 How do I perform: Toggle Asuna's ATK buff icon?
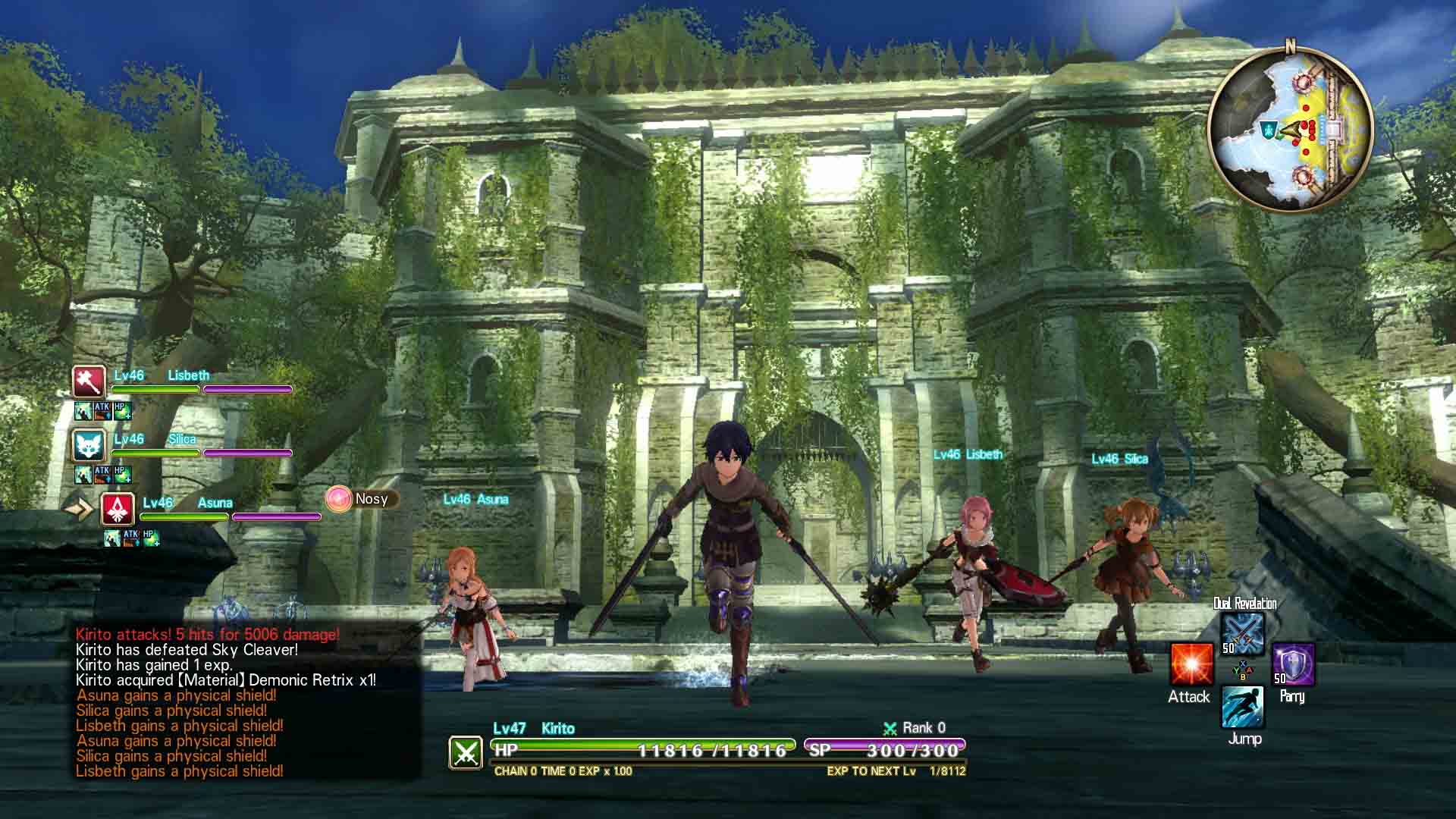click(131, 540)
